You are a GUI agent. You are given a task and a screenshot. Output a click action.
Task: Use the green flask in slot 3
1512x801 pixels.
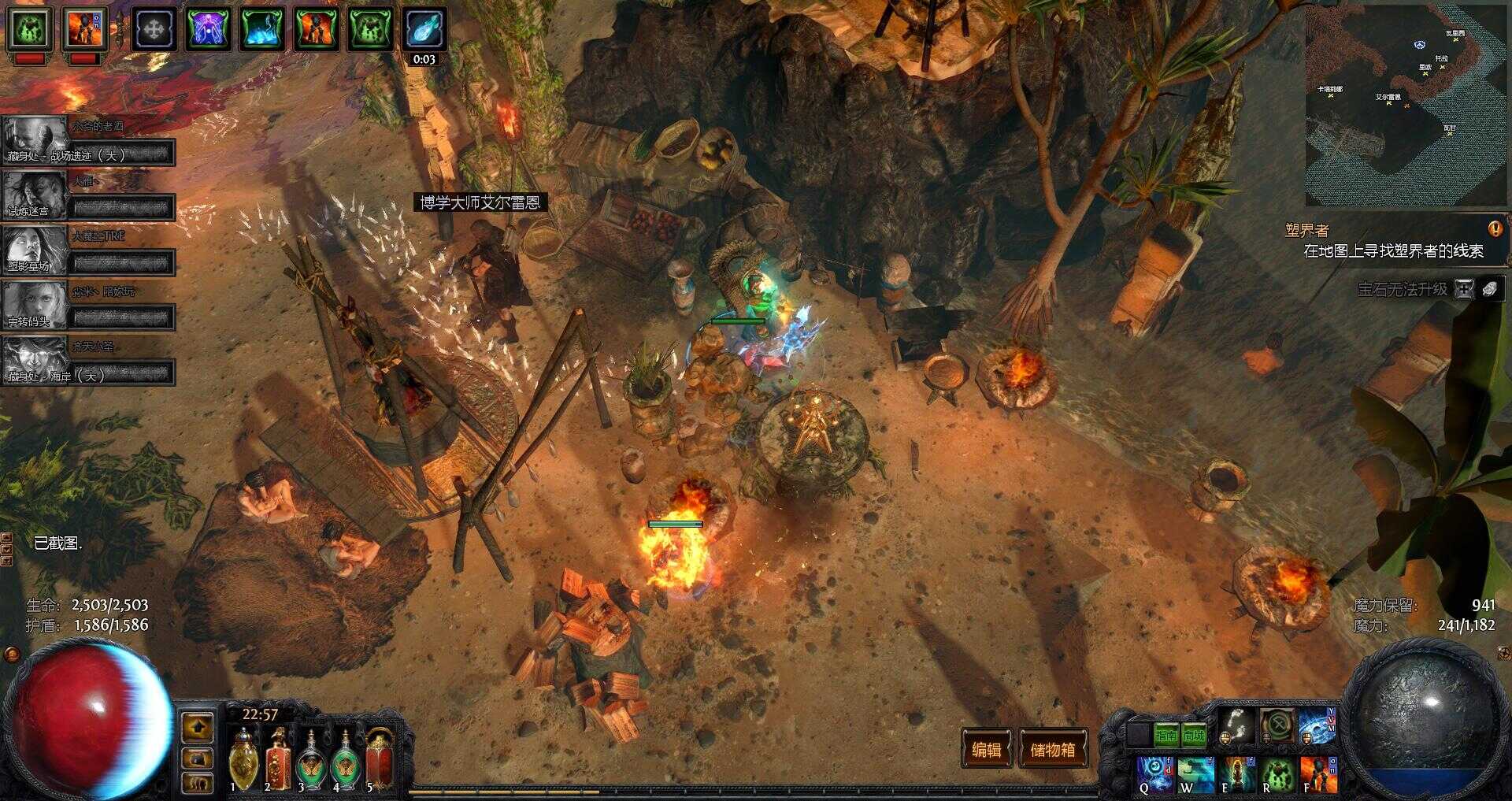coord(312,760)
